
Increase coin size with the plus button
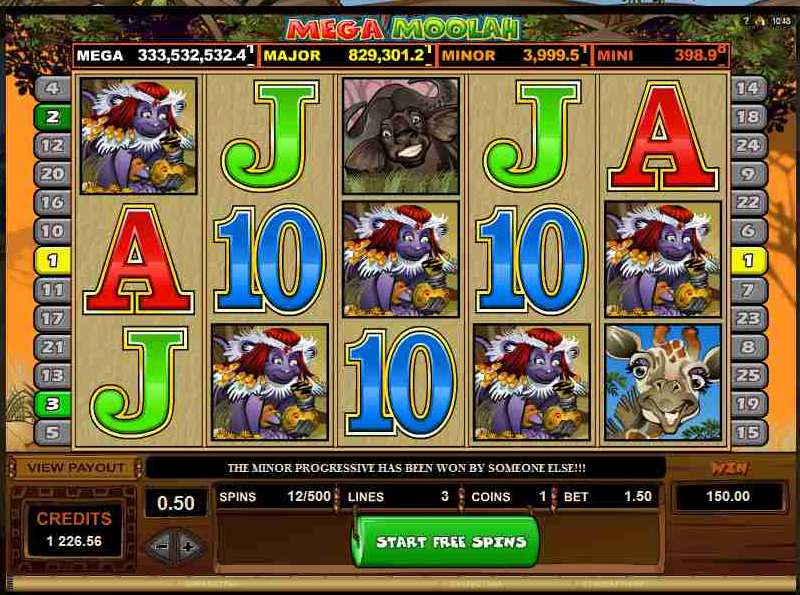click(186, 546)
